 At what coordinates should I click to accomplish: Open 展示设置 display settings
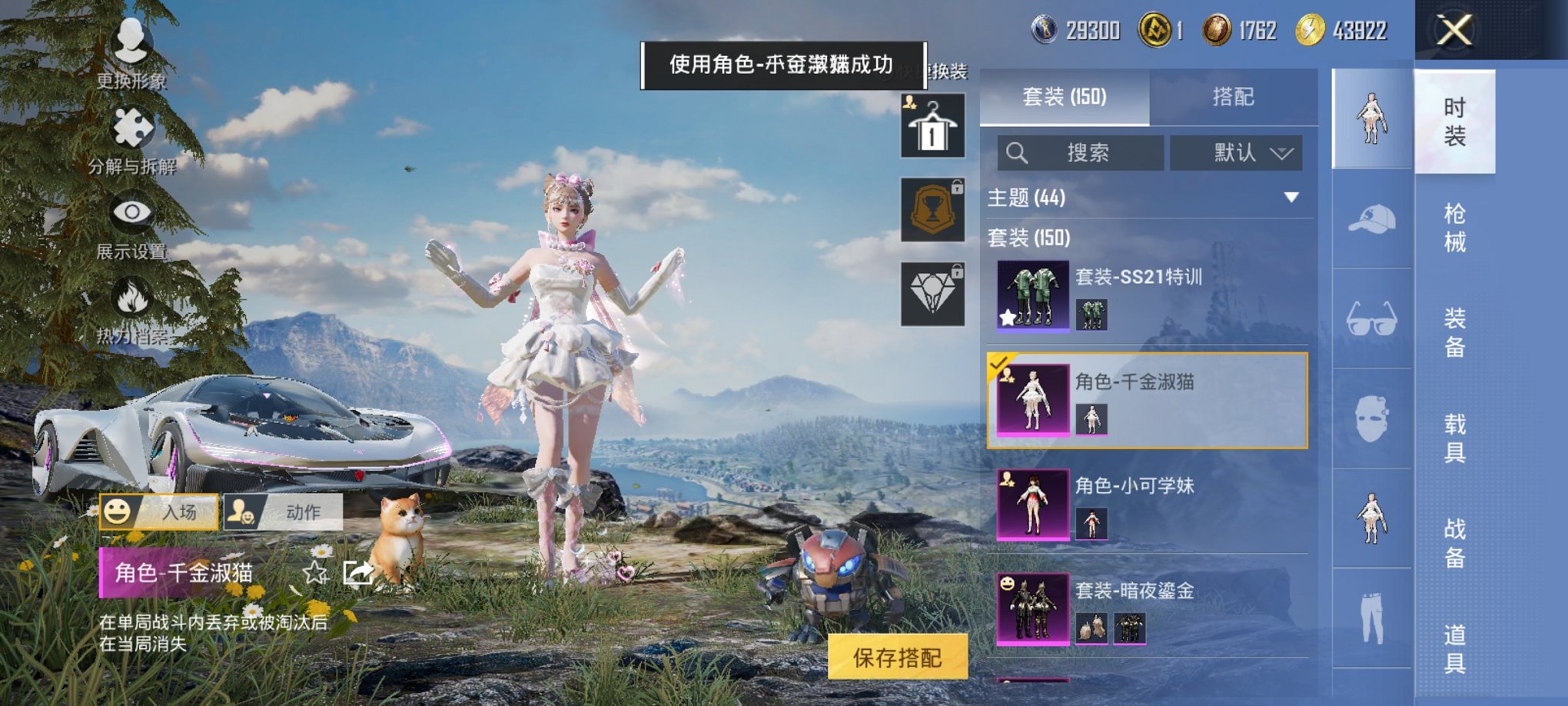tap(131, 215)
